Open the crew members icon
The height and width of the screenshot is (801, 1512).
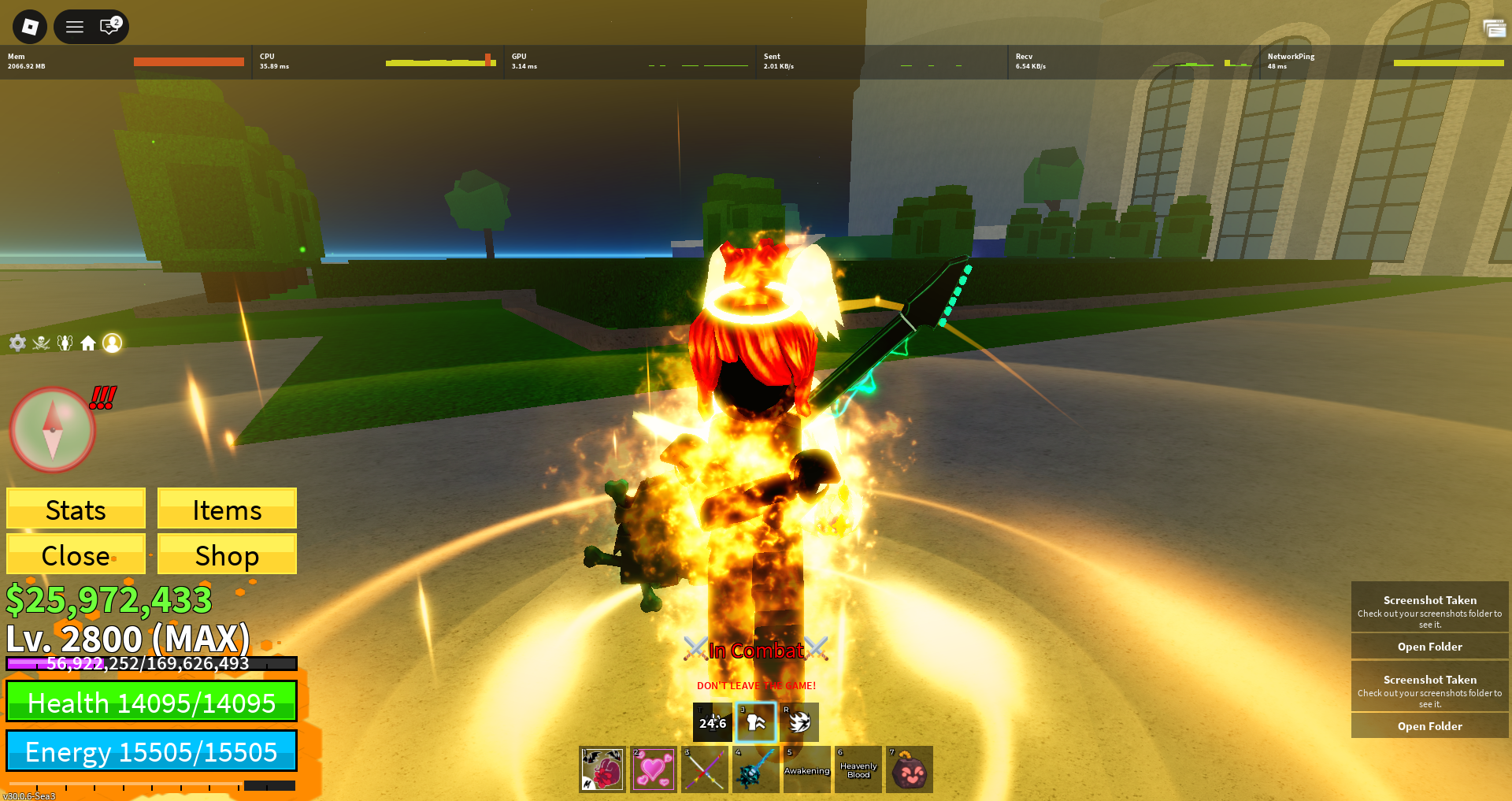(65, 343)
